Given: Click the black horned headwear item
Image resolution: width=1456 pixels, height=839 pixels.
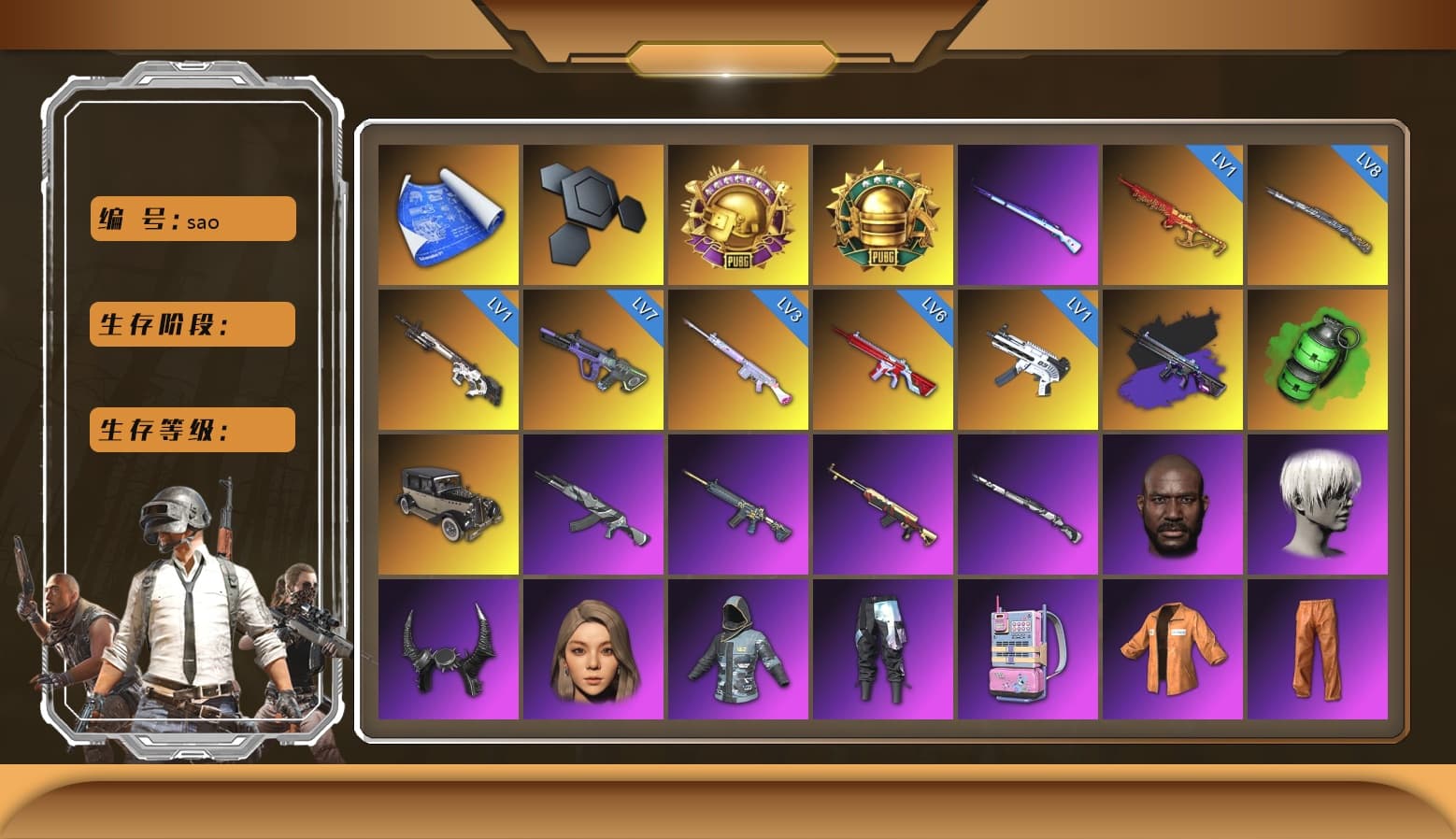Looking at the screenshot, I should click(x=449, y=649).
